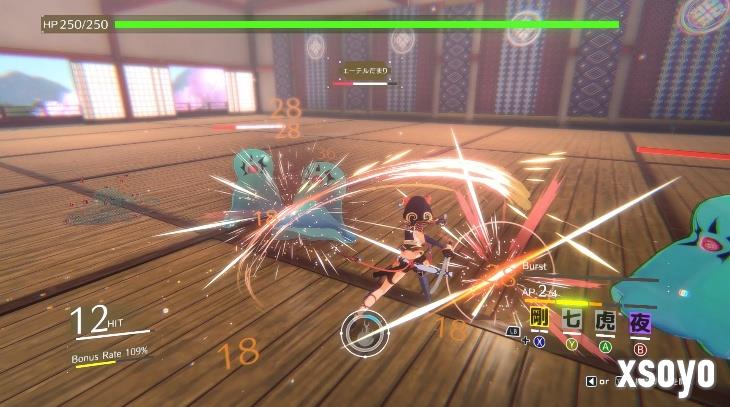The image size is (730, 407).
Task: Click the circular flame gauge icon
Action: pos(364,331)
